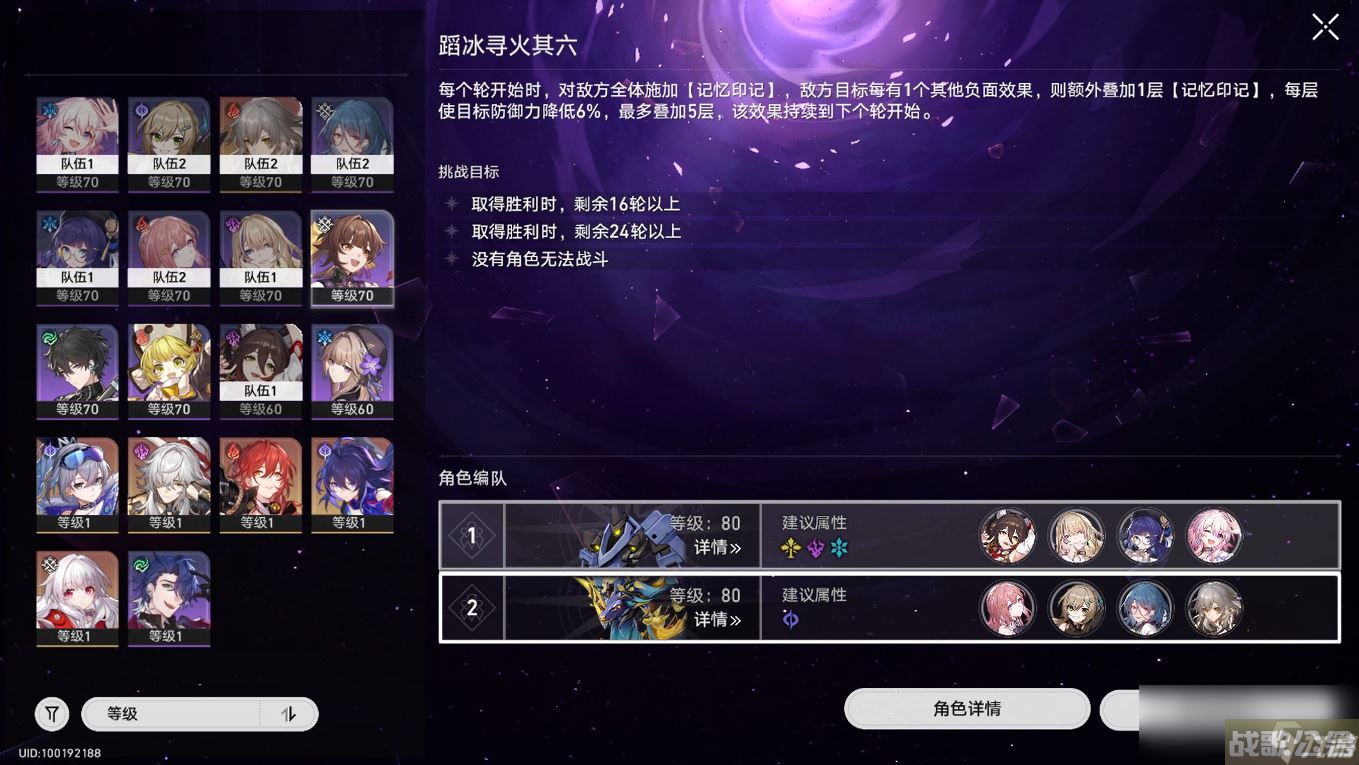
Task: Click the 角色详情 button
Action: click(966, 709)
